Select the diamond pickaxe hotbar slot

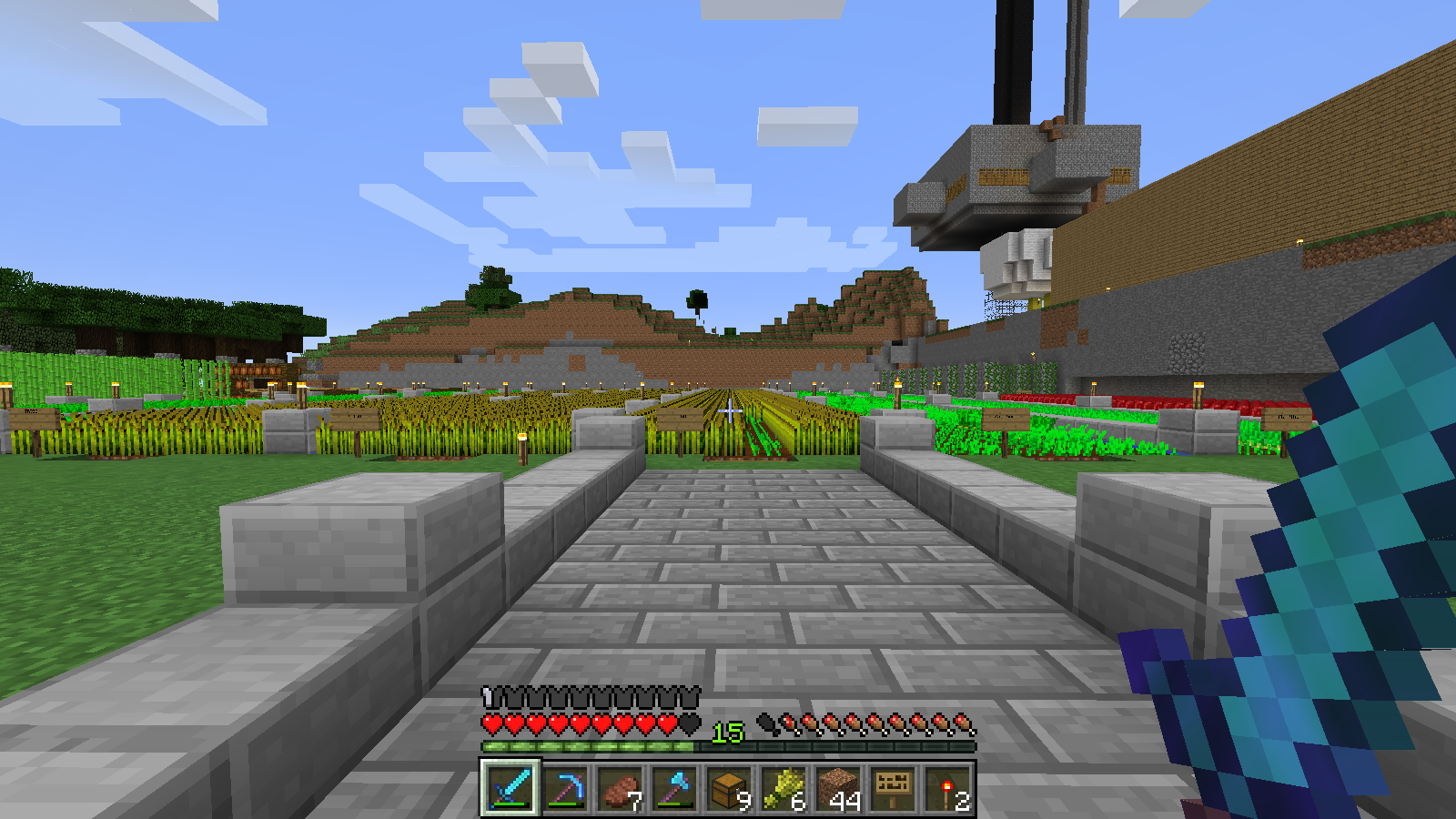(x=565, y=788)
